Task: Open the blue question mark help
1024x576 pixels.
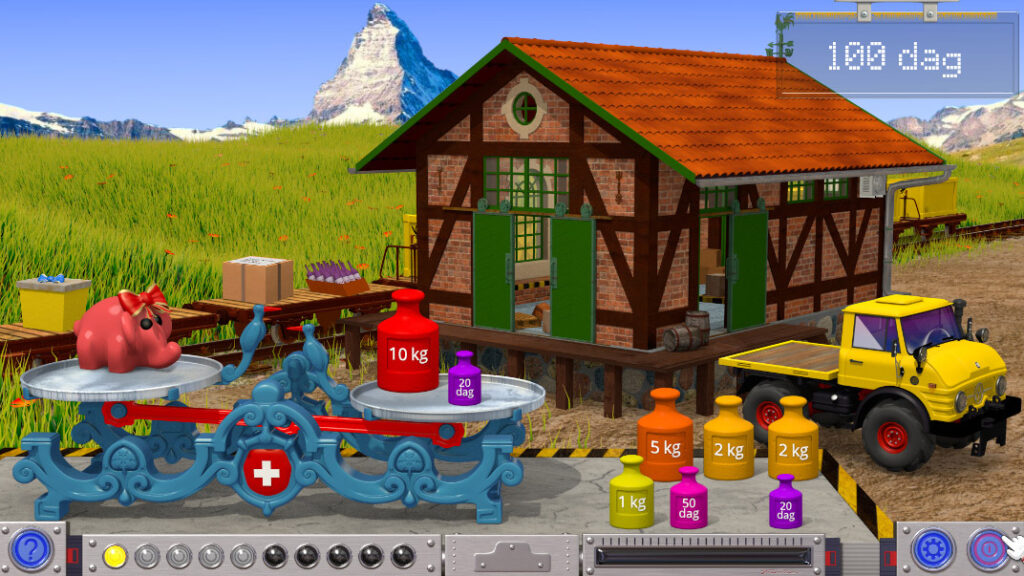Action: pos(31,549)
